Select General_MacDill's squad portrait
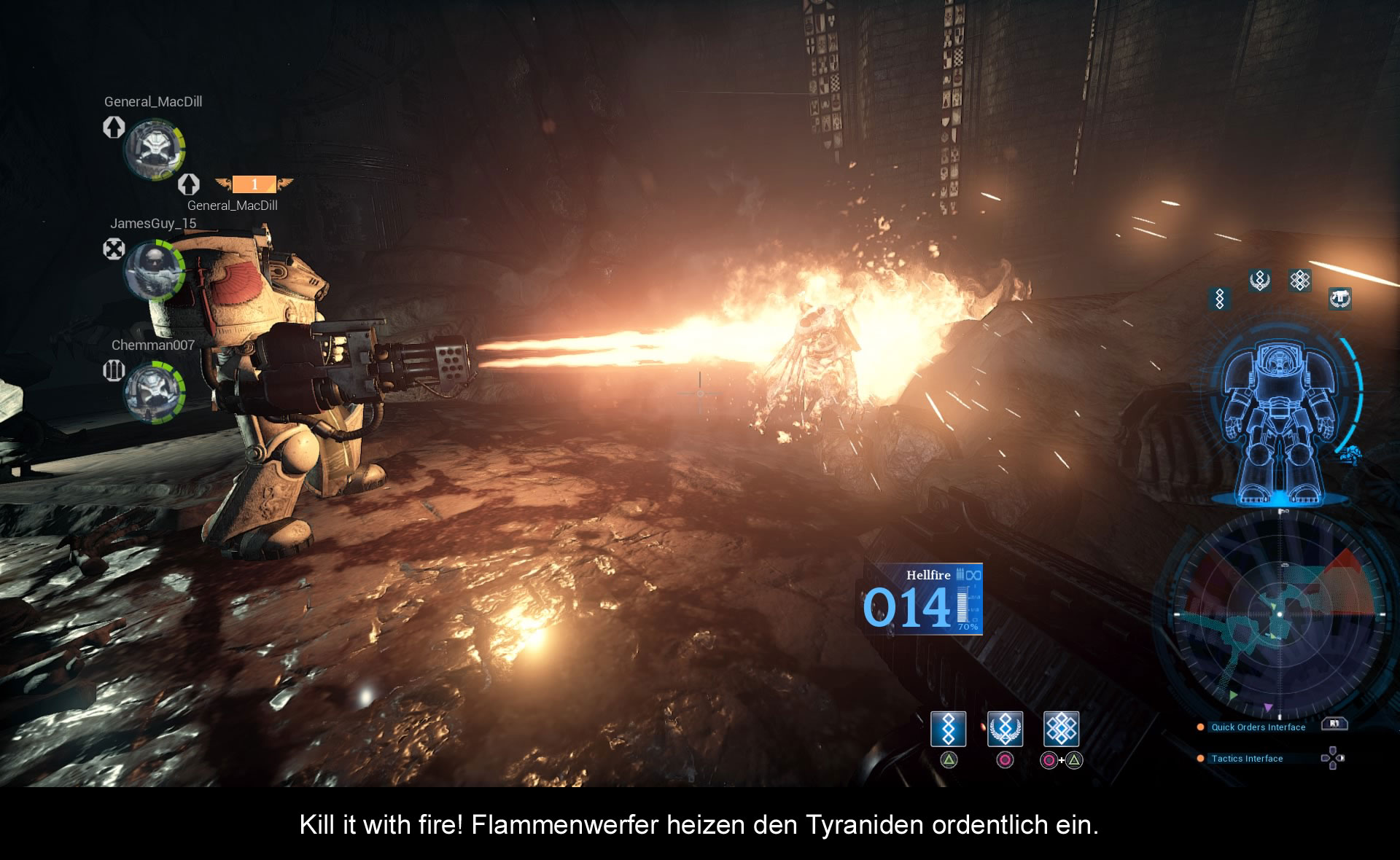The image size is (1400, 860). (154, 149)
